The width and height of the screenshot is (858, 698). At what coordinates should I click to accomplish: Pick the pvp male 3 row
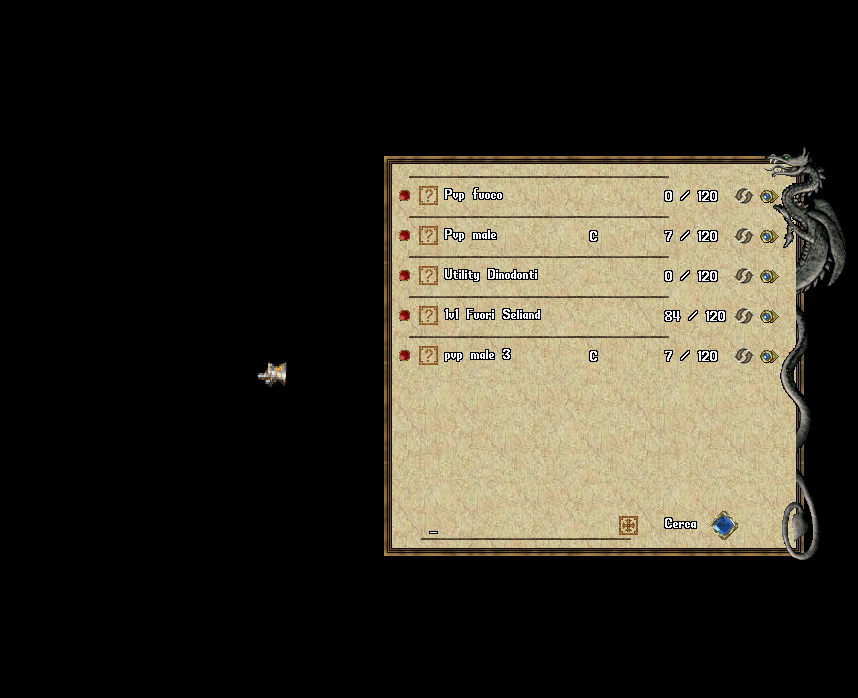point(477,355)
